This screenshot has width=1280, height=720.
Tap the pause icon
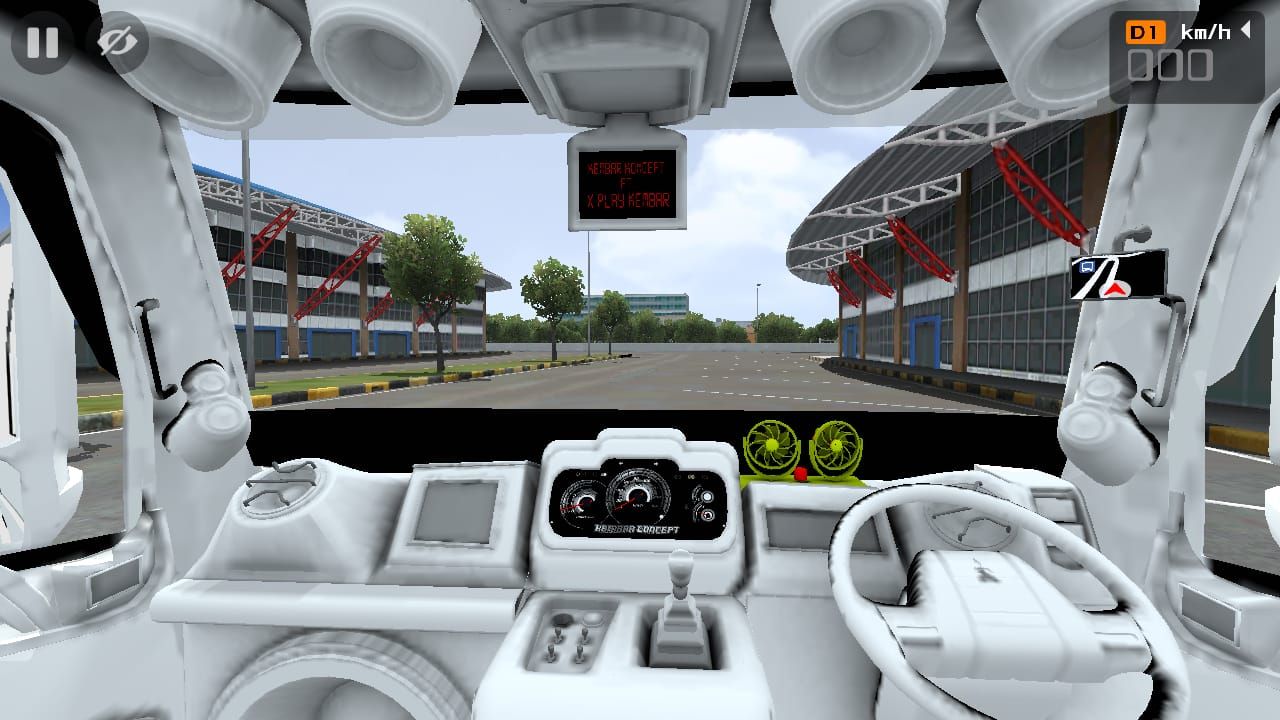(x=42, y=42)
